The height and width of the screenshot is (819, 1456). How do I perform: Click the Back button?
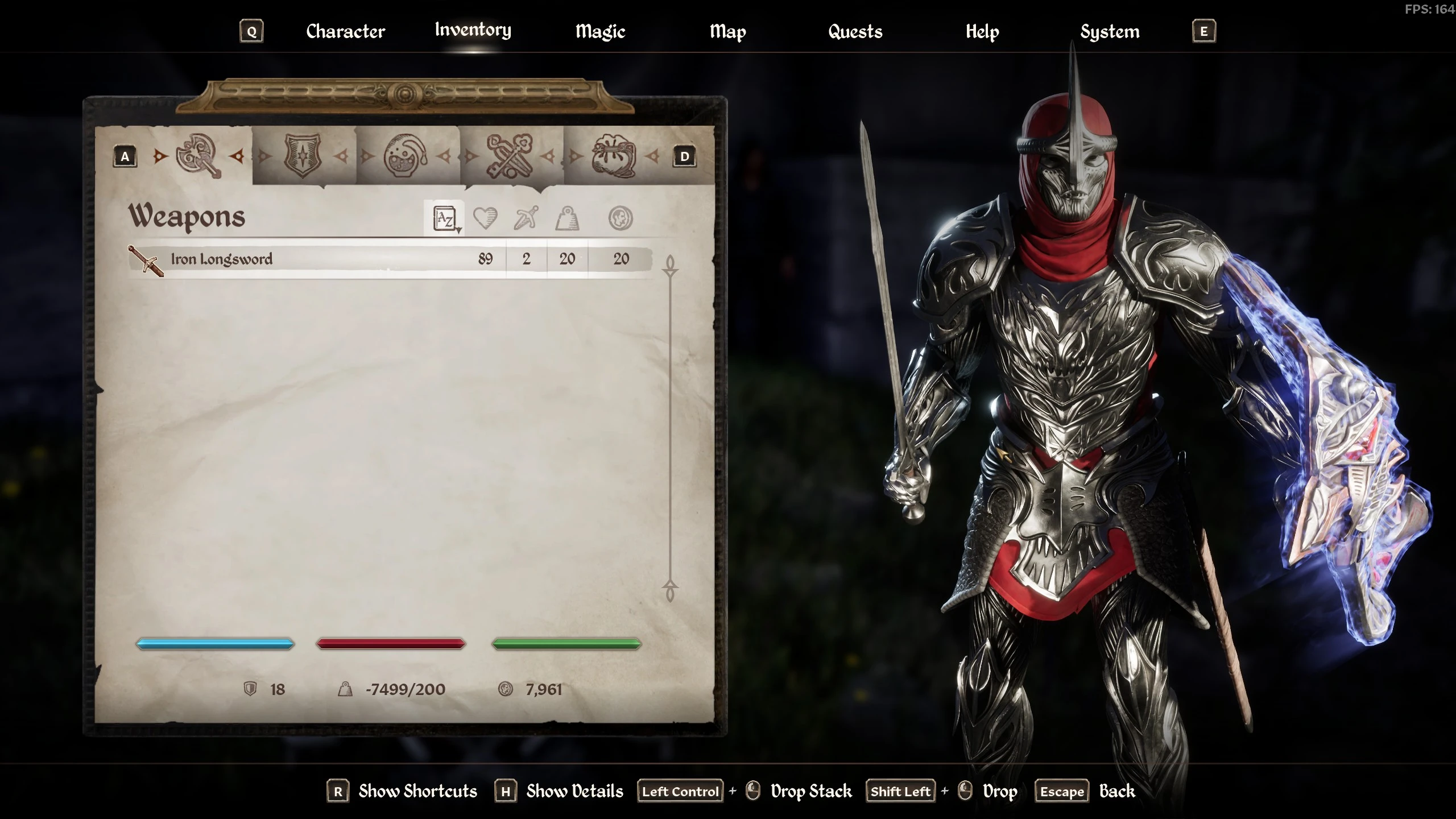(1116, 791)
